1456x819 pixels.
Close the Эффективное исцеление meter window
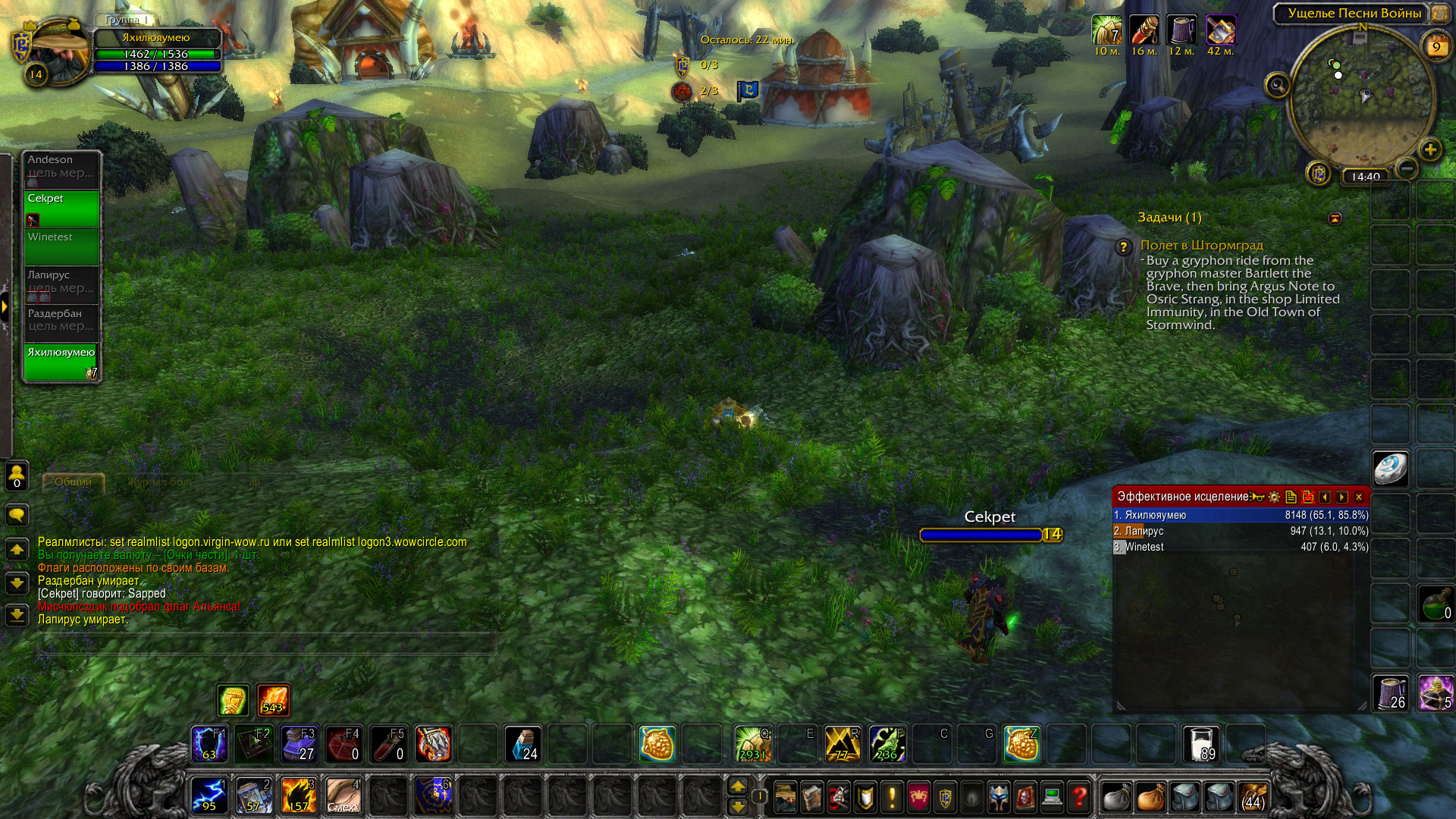[1359, 497]
